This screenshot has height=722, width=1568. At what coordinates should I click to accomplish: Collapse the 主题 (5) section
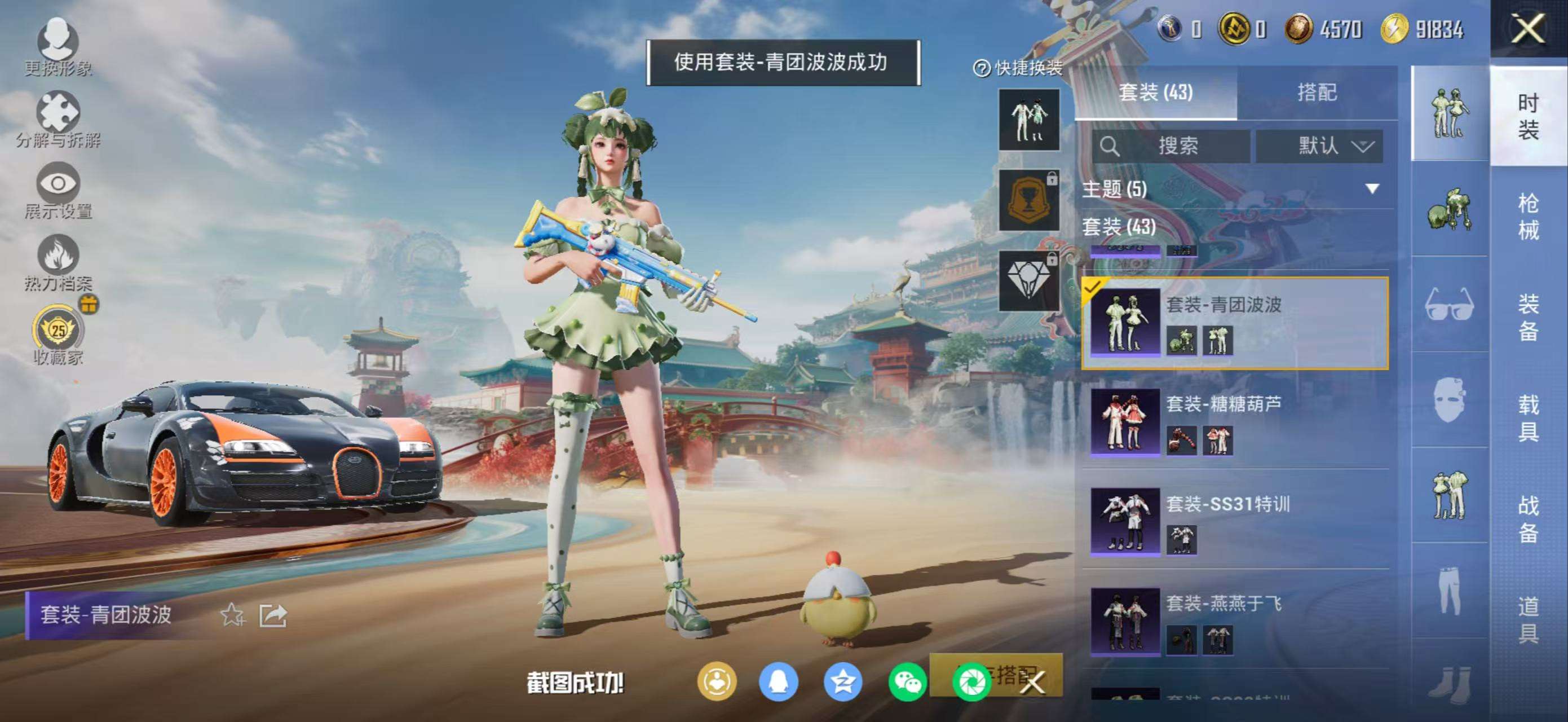tap(1372, 189)
